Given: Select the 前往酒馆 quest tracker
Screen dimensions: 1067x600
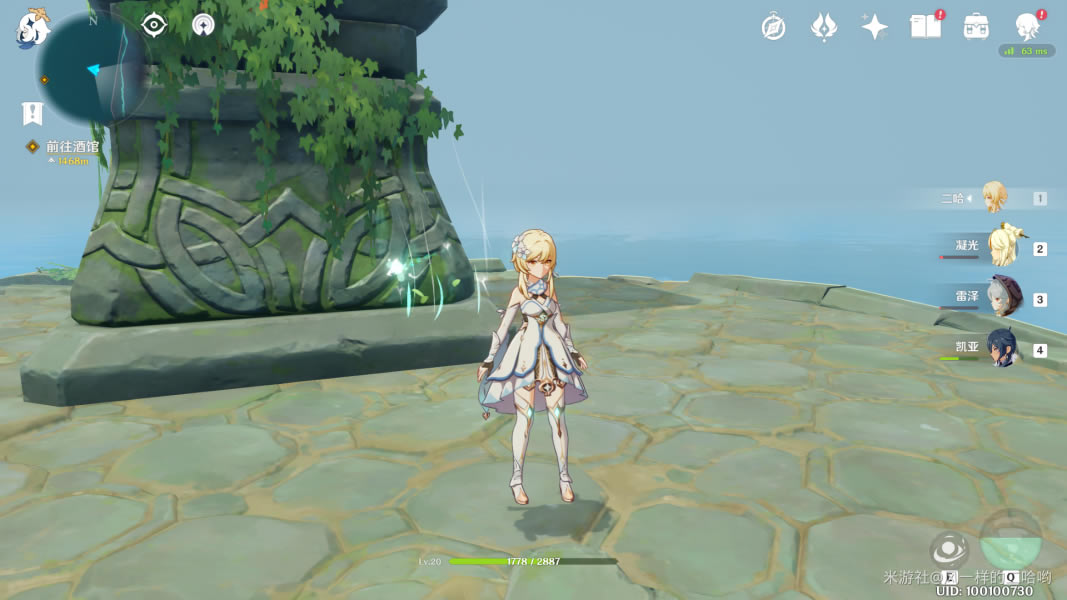Looking at the screenshot, I should (72, 147).
